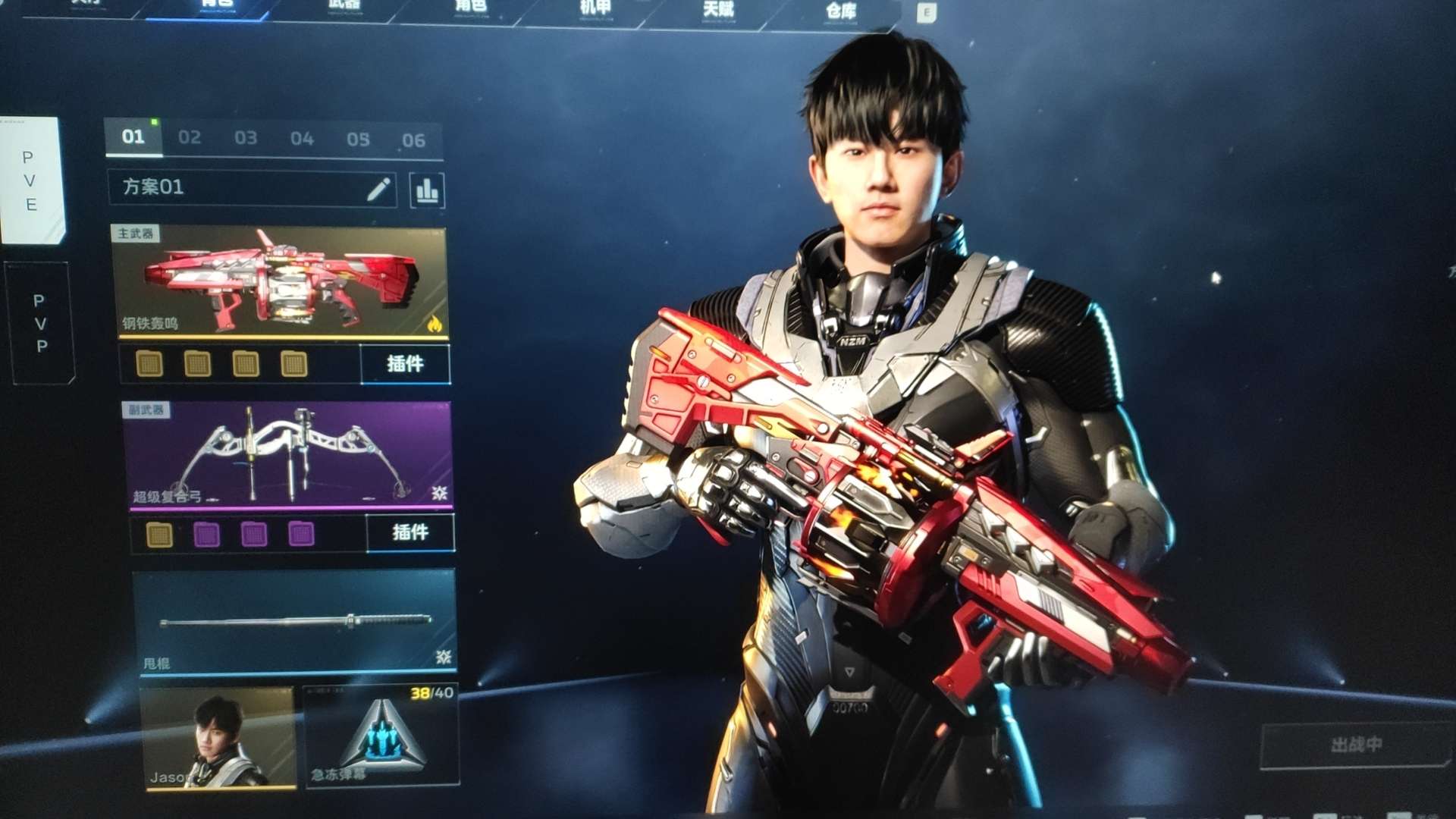Choose loadout preset 04
The width and height of the screenshot is (1456, 819).
tap(302, 139)
